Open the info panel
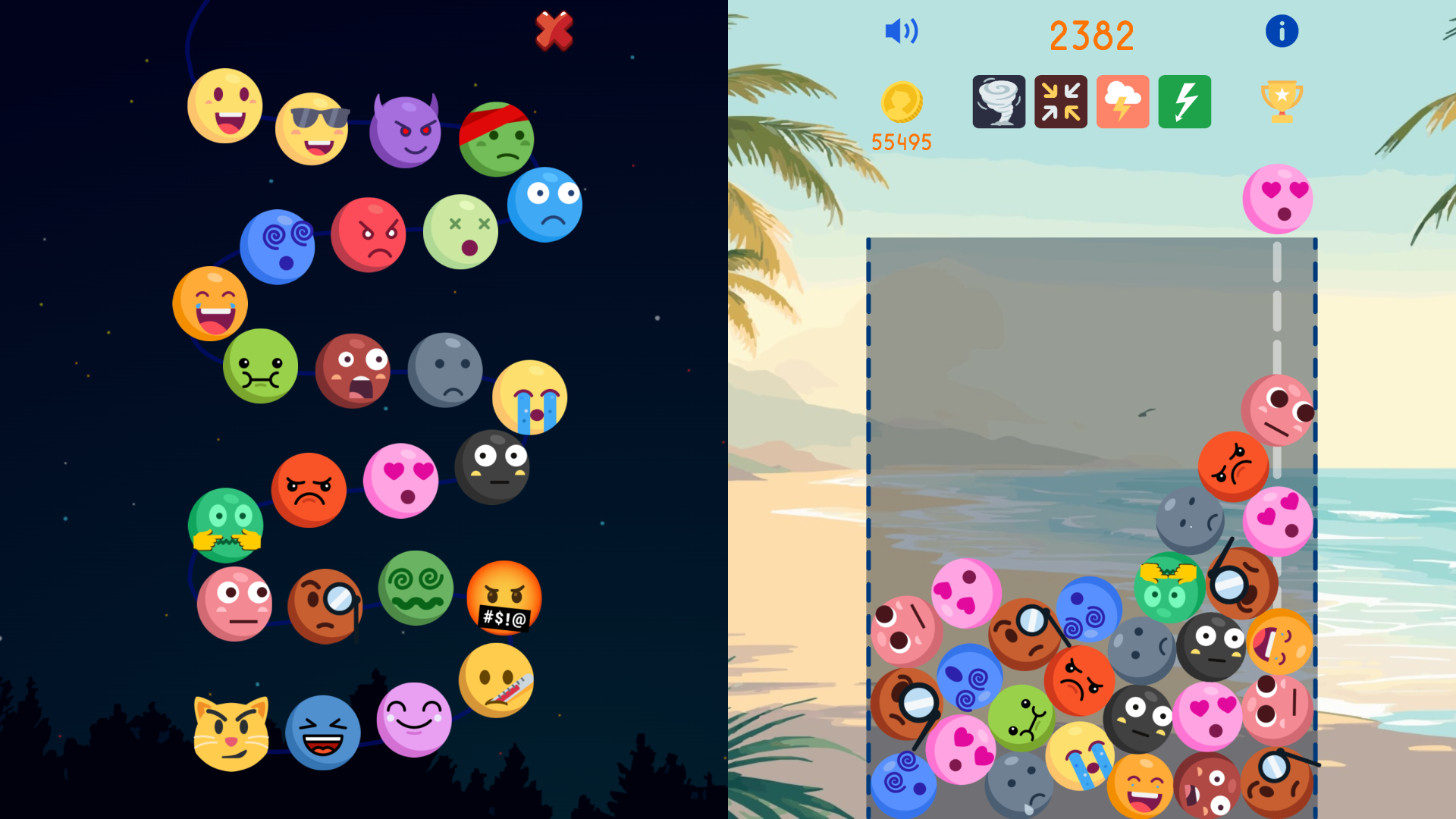 pos(1282,31)
